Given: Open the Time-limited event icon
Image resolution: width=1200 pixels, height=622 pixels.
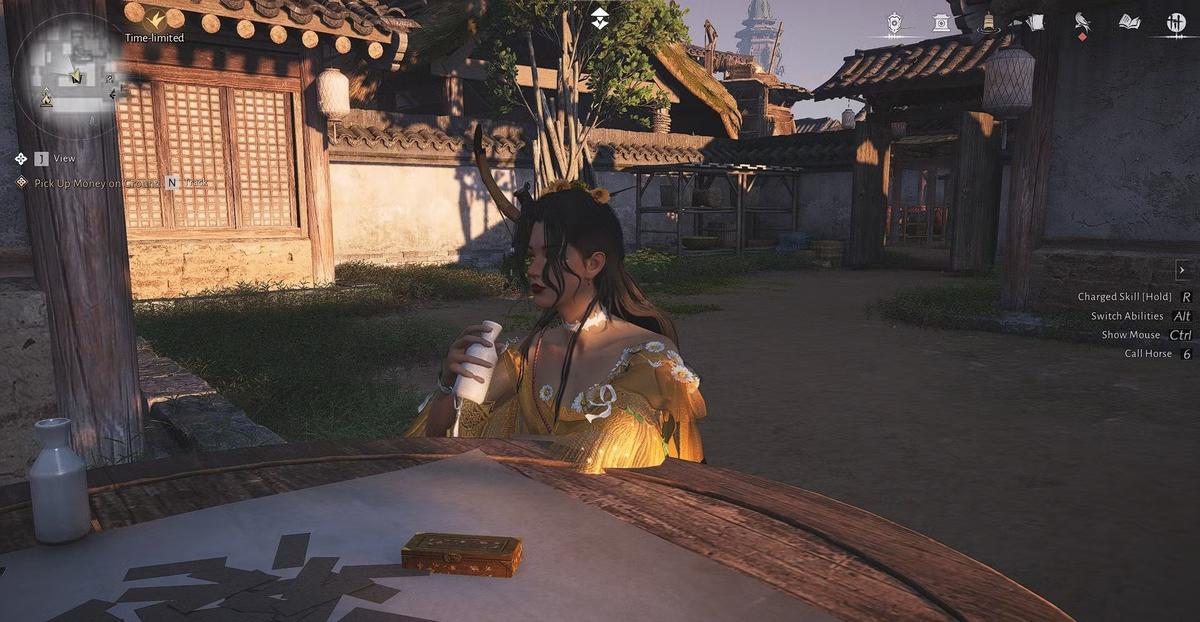Looking at the screenshot, I should pyautogui.click(x=155, y=19).
